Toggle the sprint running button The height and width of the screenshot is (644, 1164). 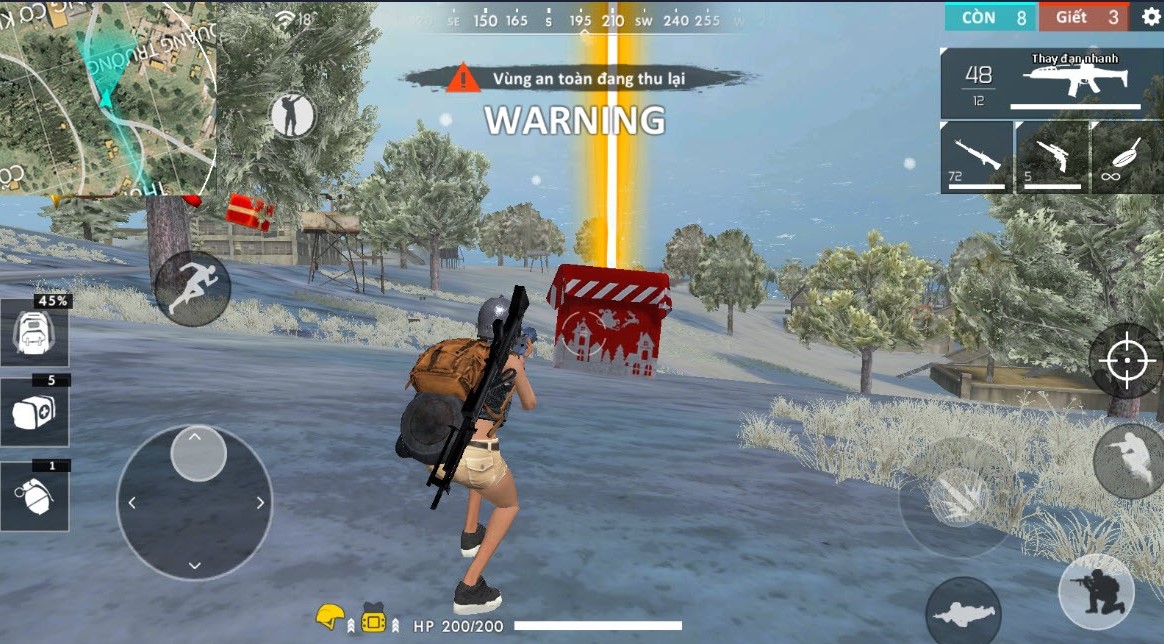[192, 288]
